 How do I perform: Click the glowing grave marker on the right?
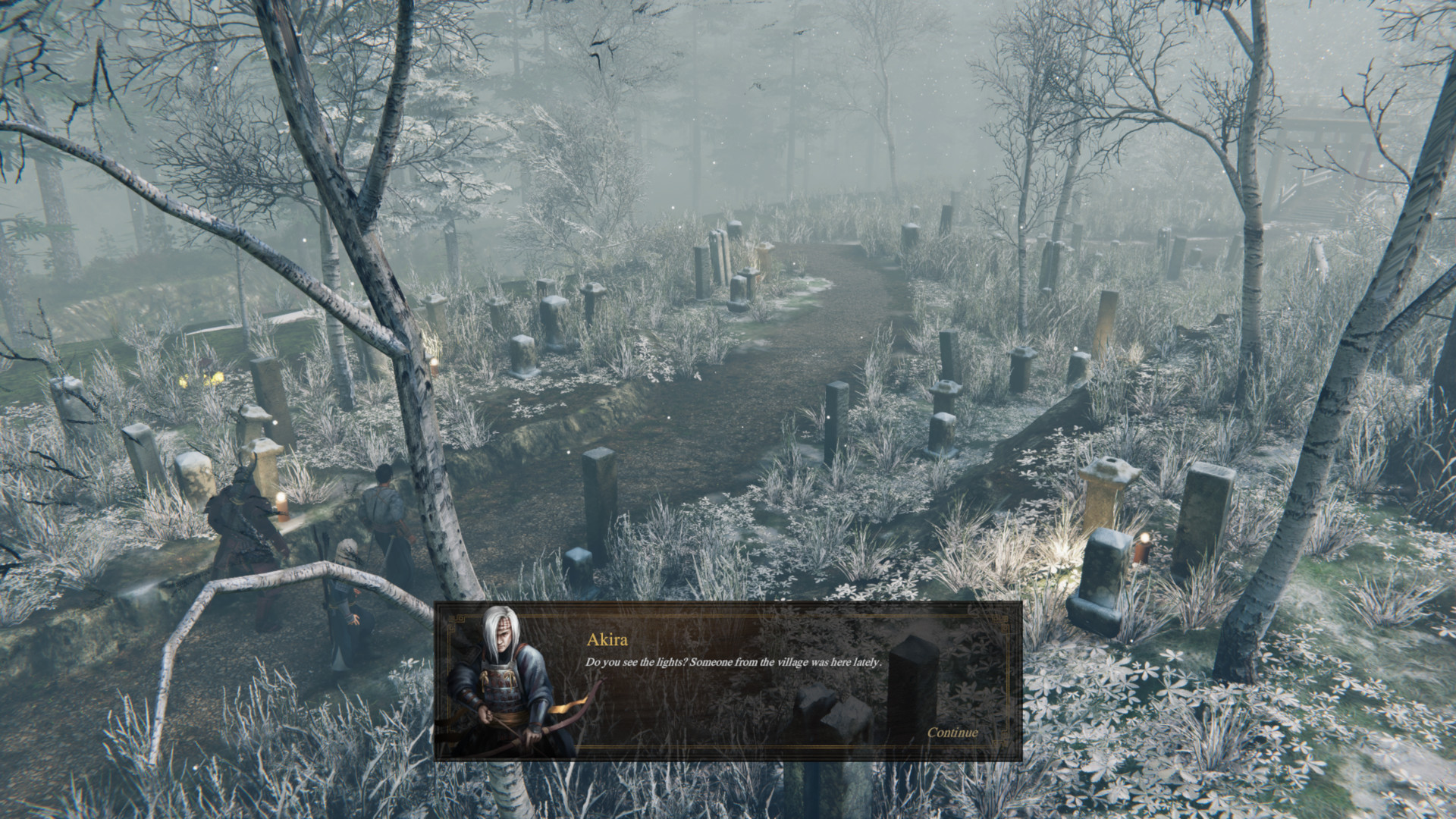click(1104, 569)
